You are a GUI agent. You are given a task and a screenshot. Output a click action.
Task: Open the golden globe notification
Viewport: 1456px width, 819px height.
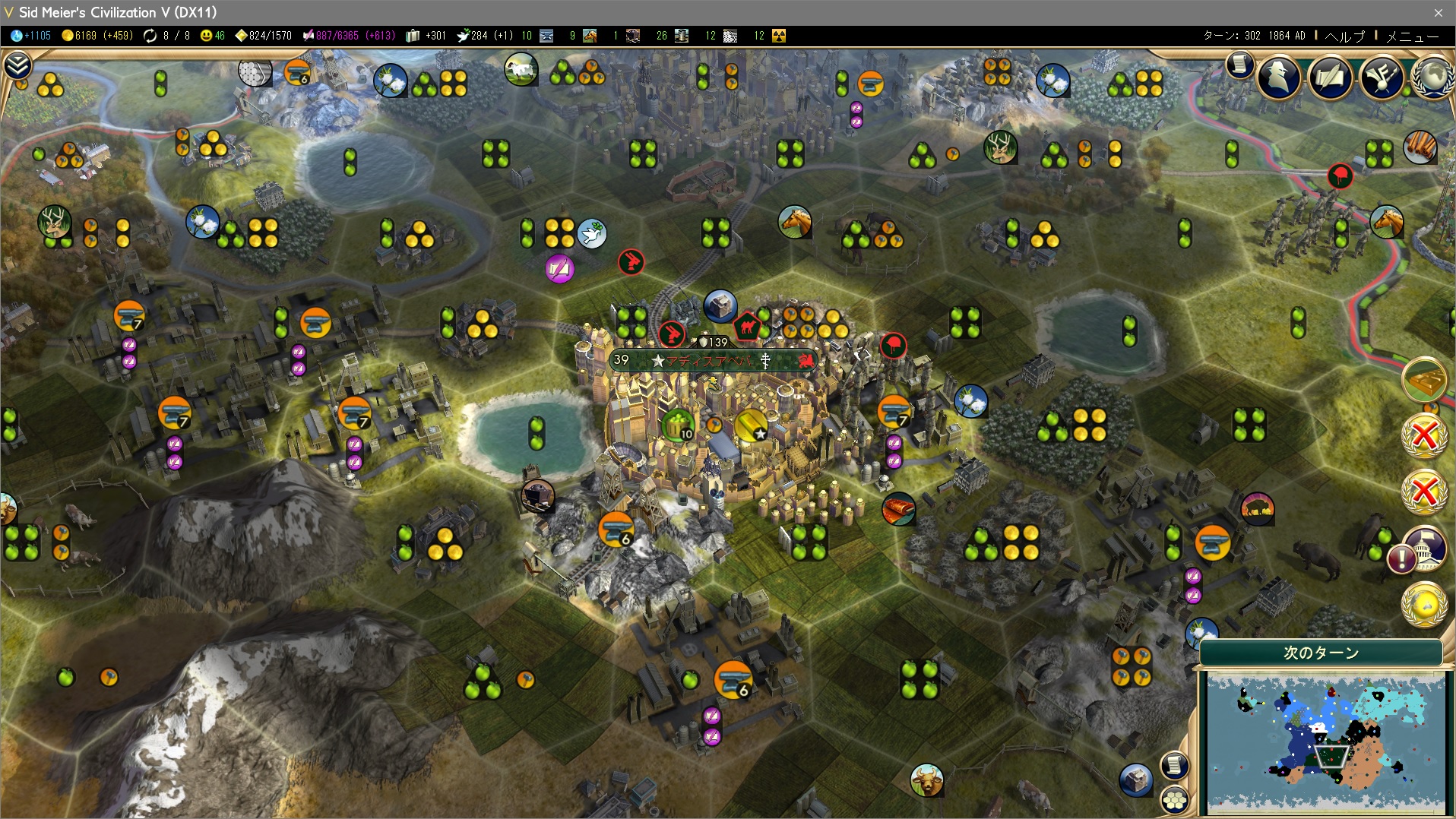tap(1424, 604)
